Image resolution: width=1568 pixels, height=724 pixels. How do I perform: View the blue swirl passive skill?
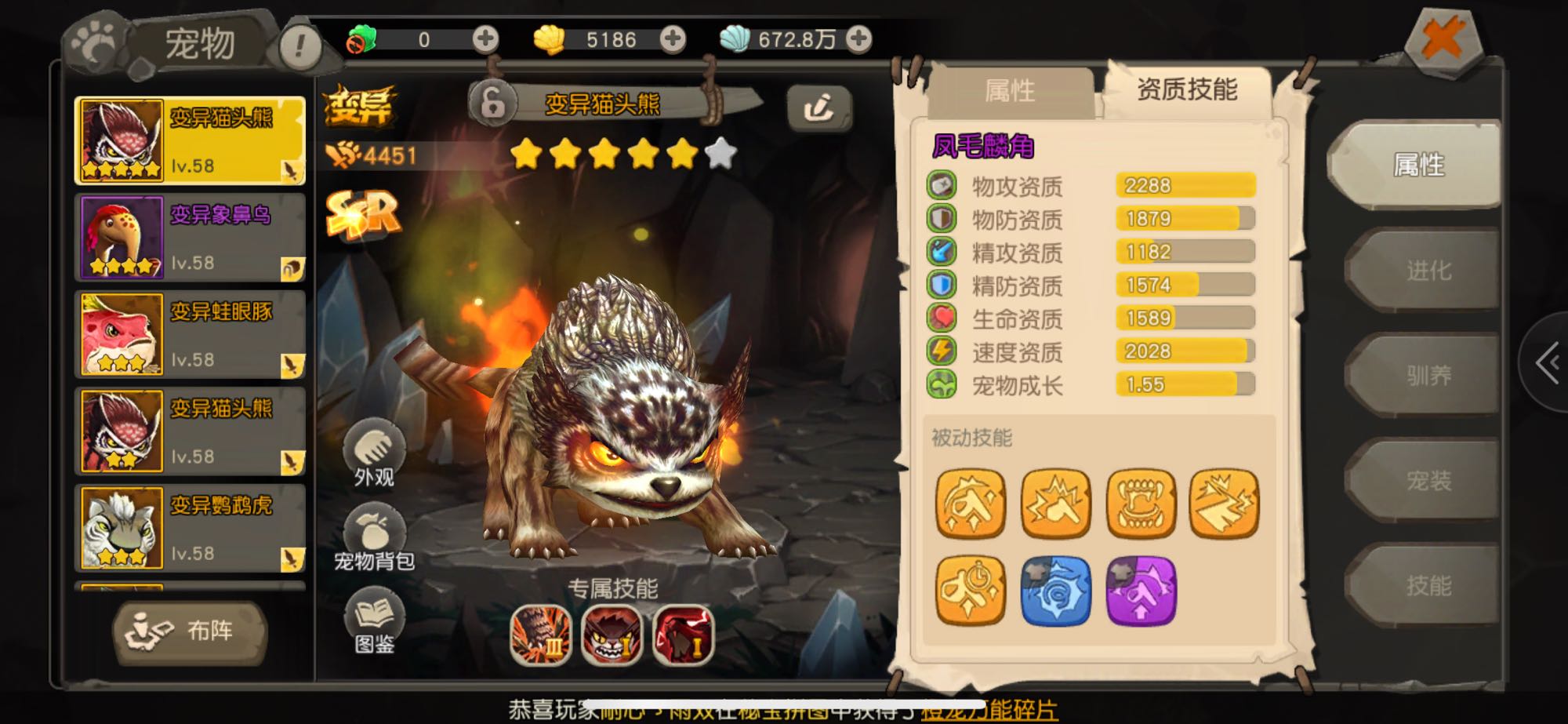1055,591
